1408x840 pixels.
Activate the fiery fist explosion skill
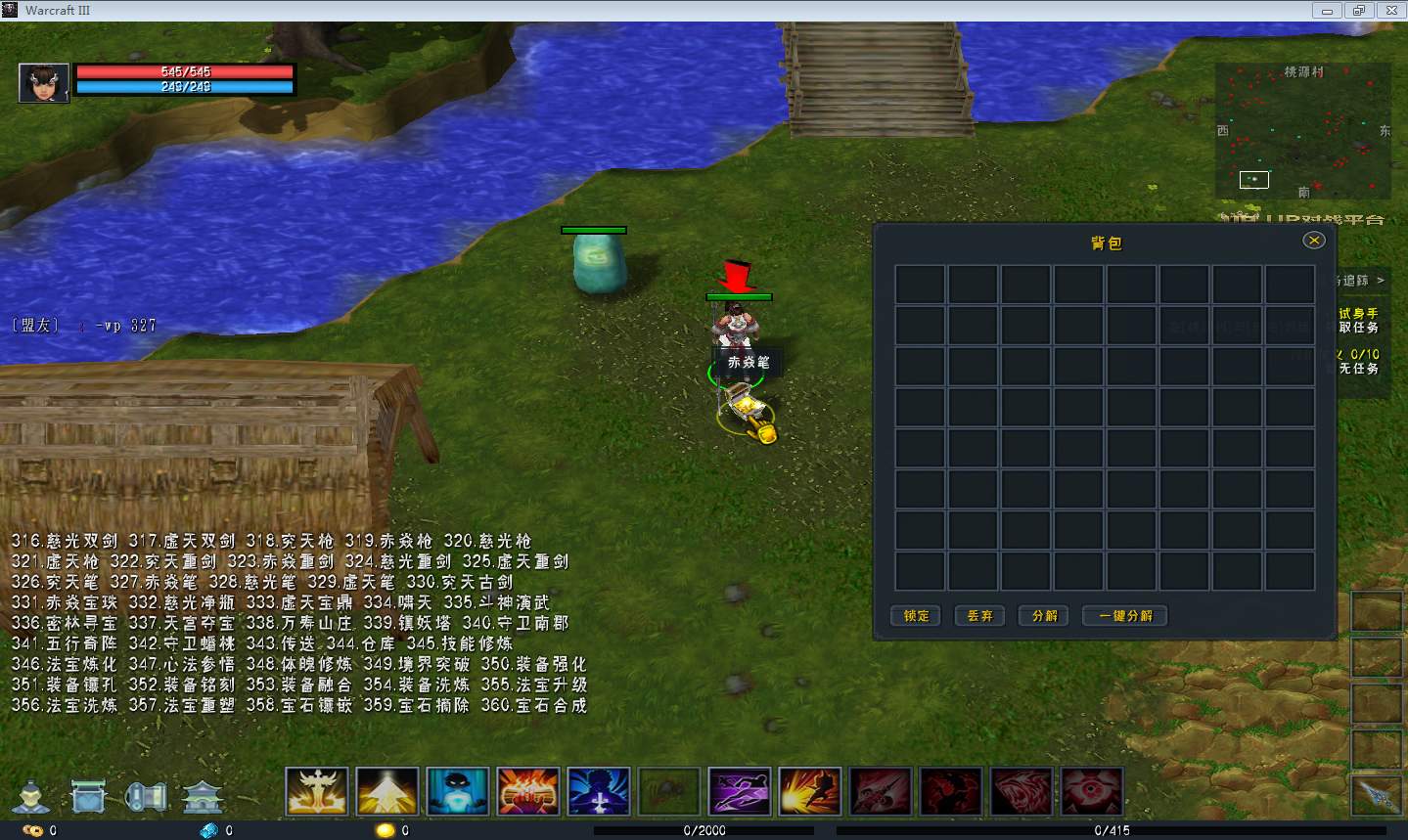pos(528,791)
